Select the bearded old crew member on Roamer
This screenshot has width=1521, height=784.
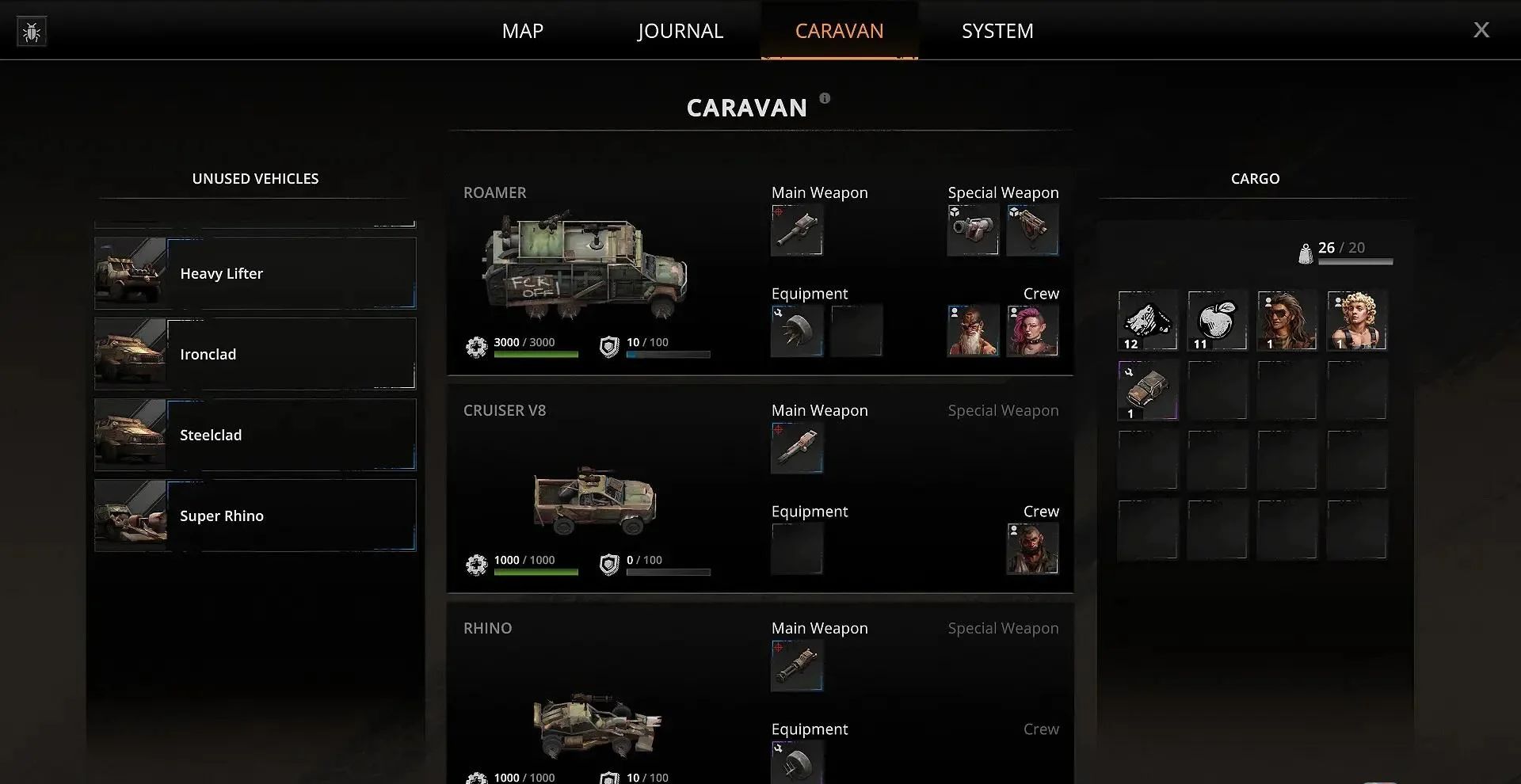coord(973,330)
